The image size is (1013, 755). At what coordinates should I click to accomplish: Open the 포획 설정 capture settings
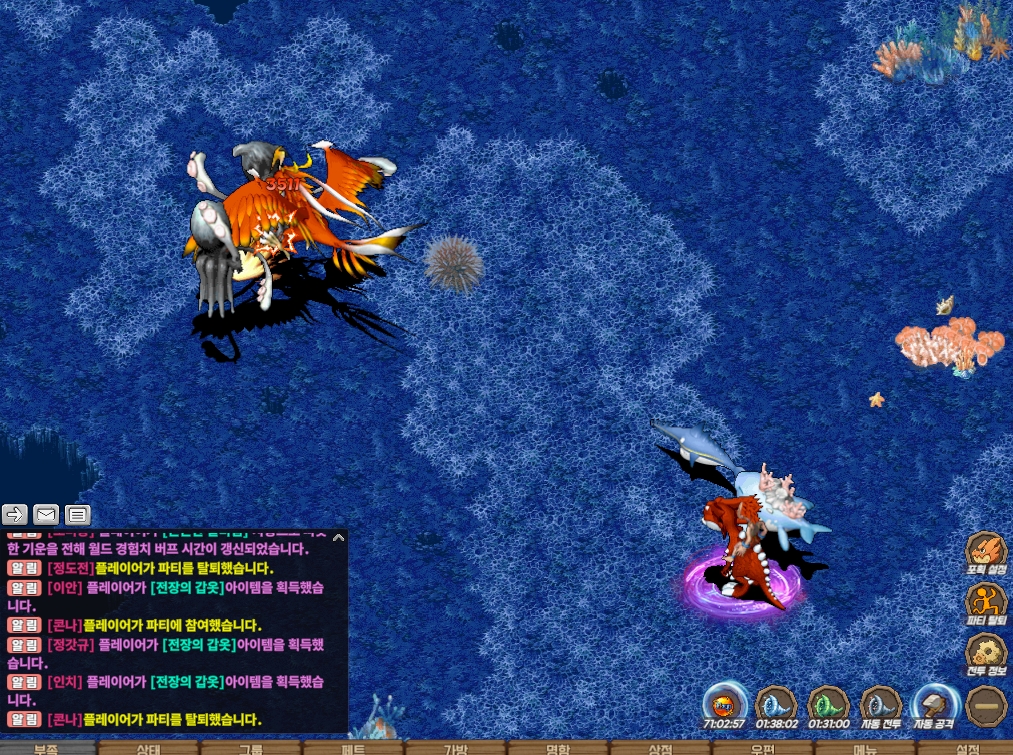(985, 553)
